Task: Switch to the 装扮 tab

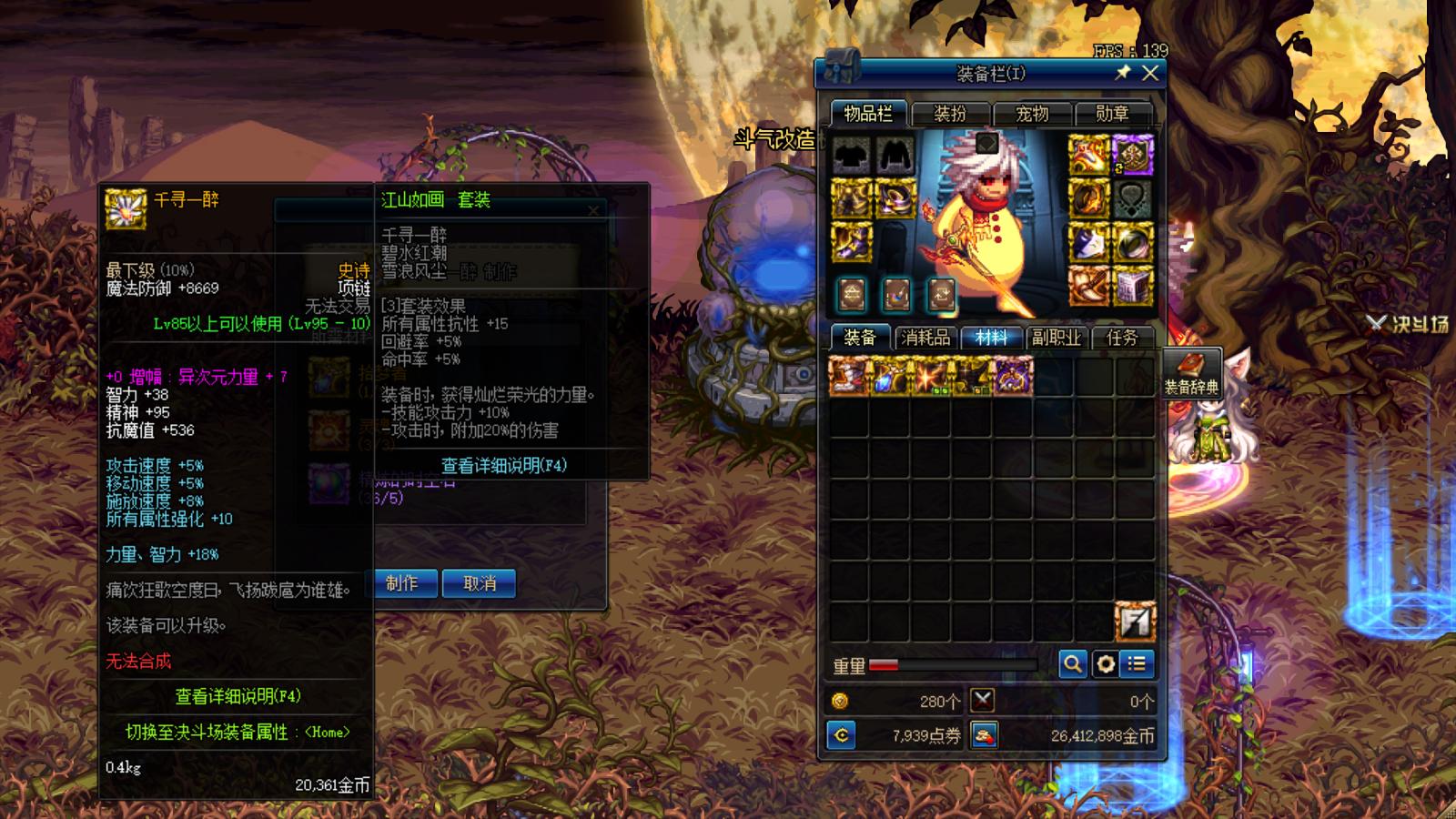Action: pyautogui.click(x=950, y=114)
